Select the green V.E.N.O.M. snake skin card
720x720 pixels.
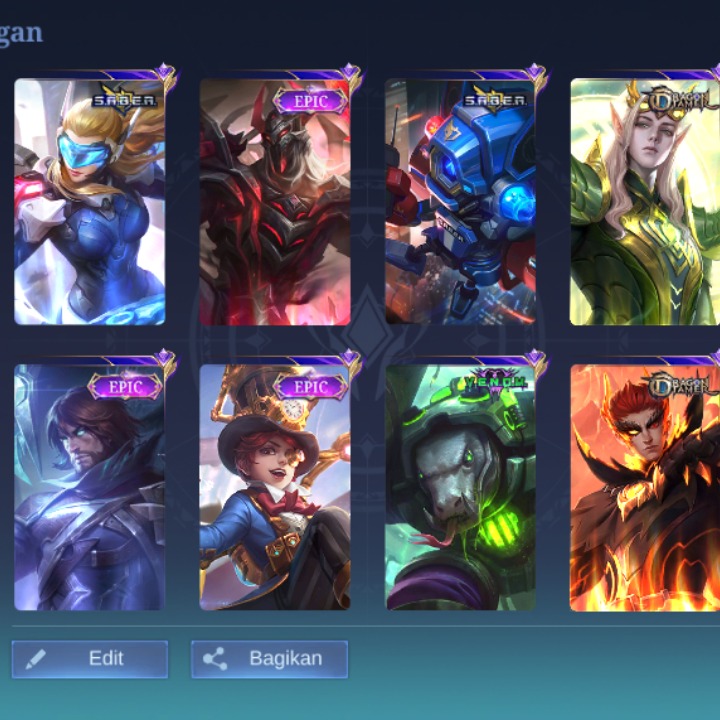coord(460,487)
